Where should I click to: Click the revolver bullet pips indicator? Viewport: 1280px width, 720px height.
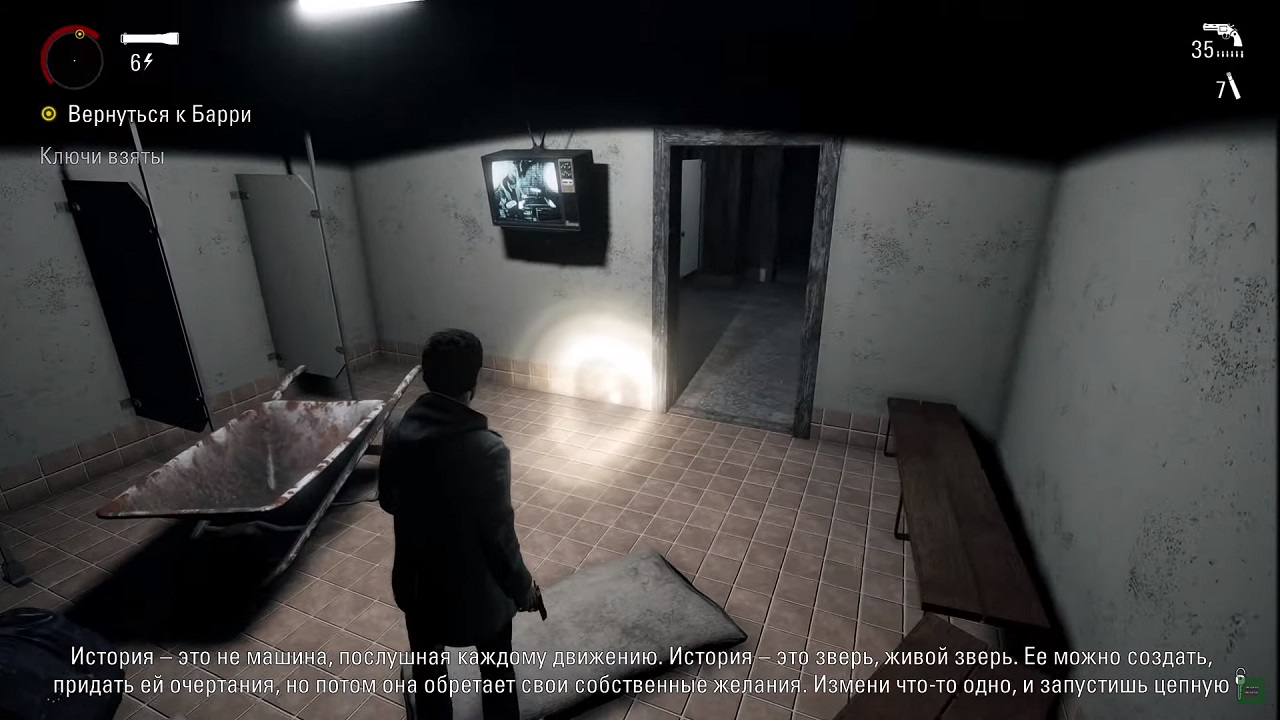[1229, 53]
